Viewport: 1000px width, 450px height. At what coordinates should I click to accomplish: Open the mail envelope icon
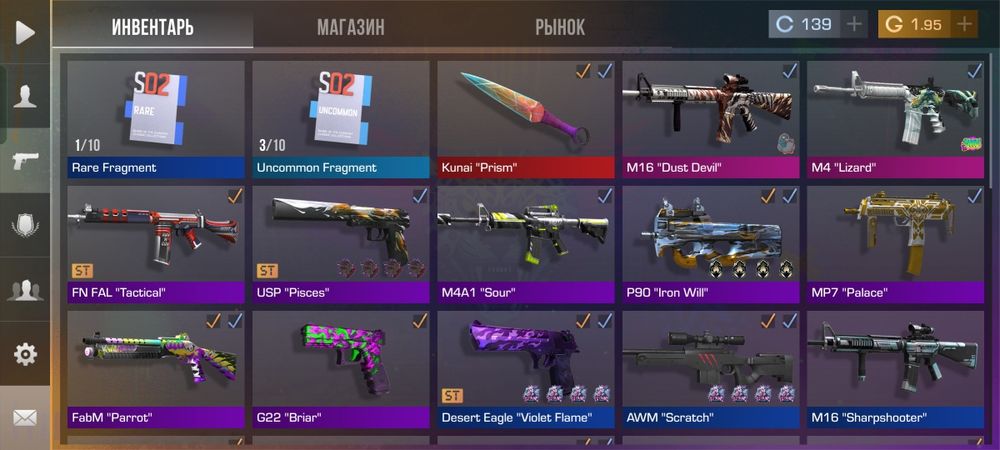pyautogui.click(x=25, y=416)
